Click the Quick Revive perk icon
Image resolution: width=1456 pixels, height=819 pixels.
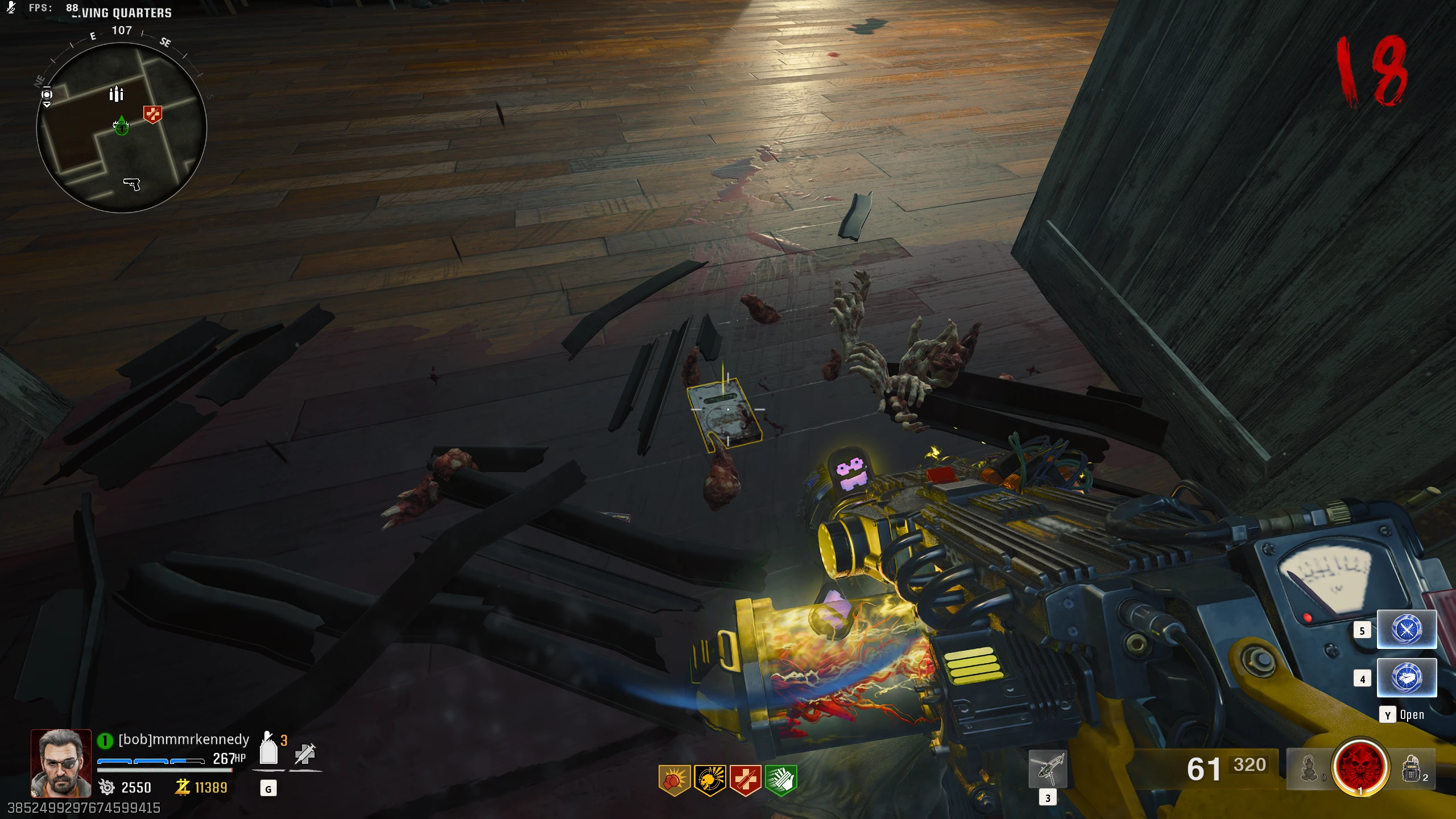coord(745,780)
